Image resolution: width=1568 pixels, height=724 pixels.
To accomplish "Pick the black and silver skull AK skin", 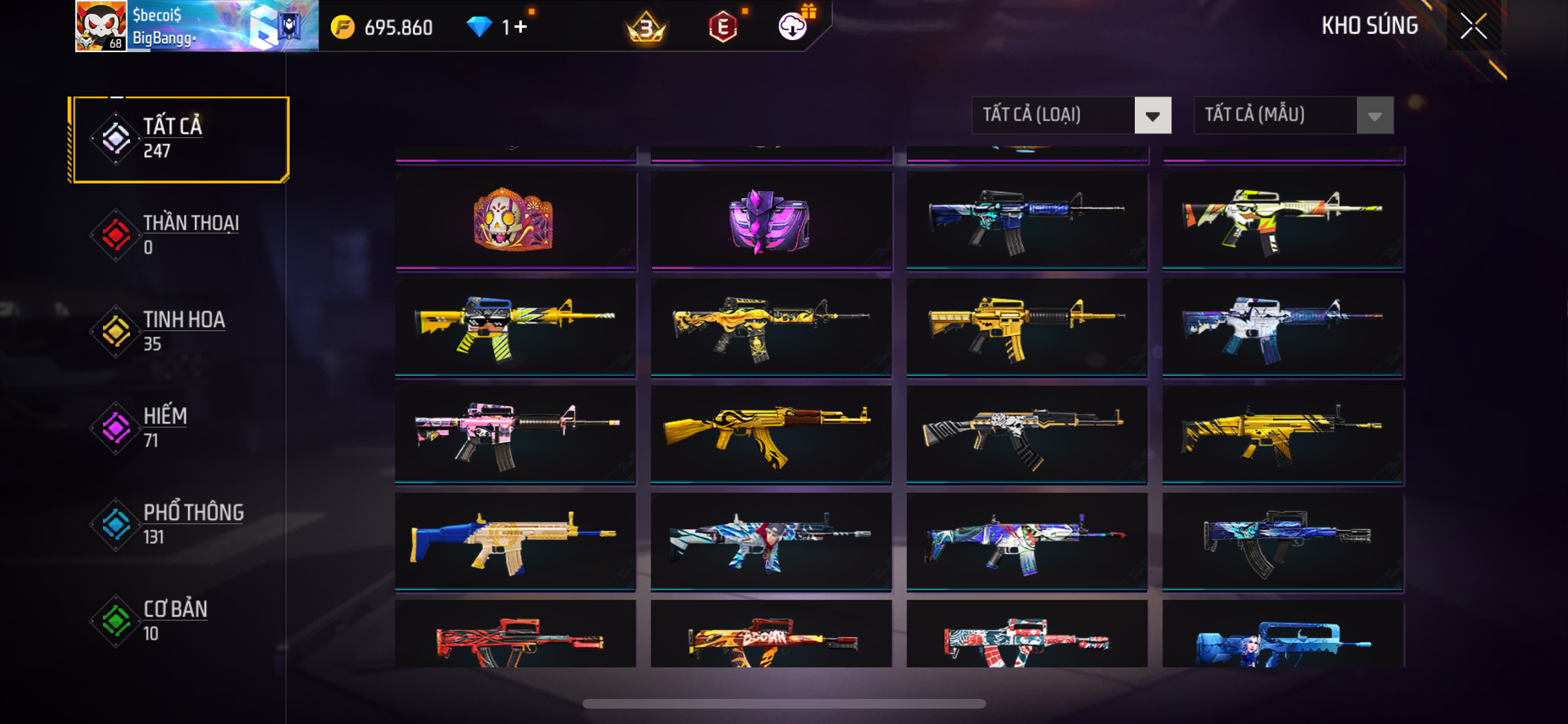I will click(x=1026, y=434).
